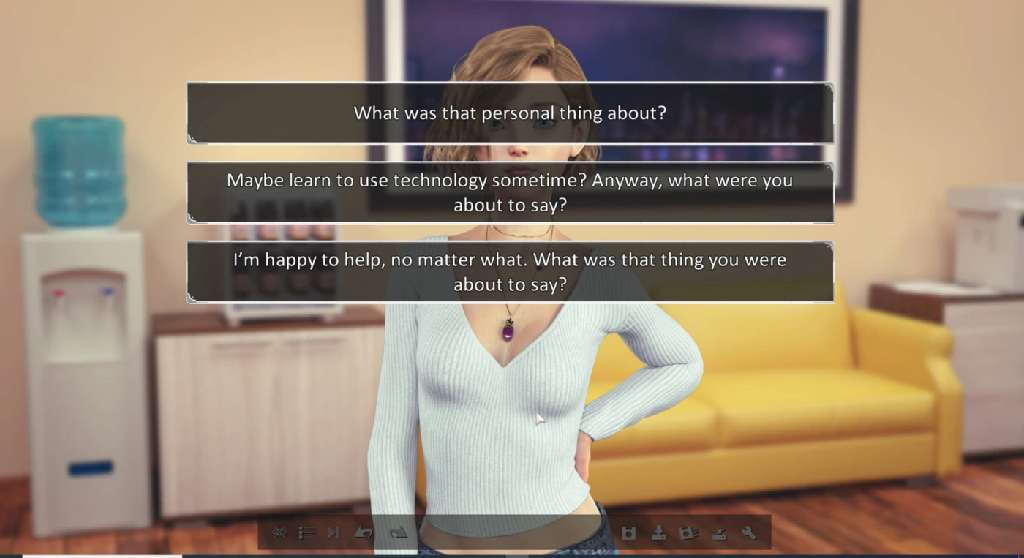Image resolution: width=1024 pixels, height=558 pixels.
Task: Pick the "I'm happy to help" response
Action: 510,271
